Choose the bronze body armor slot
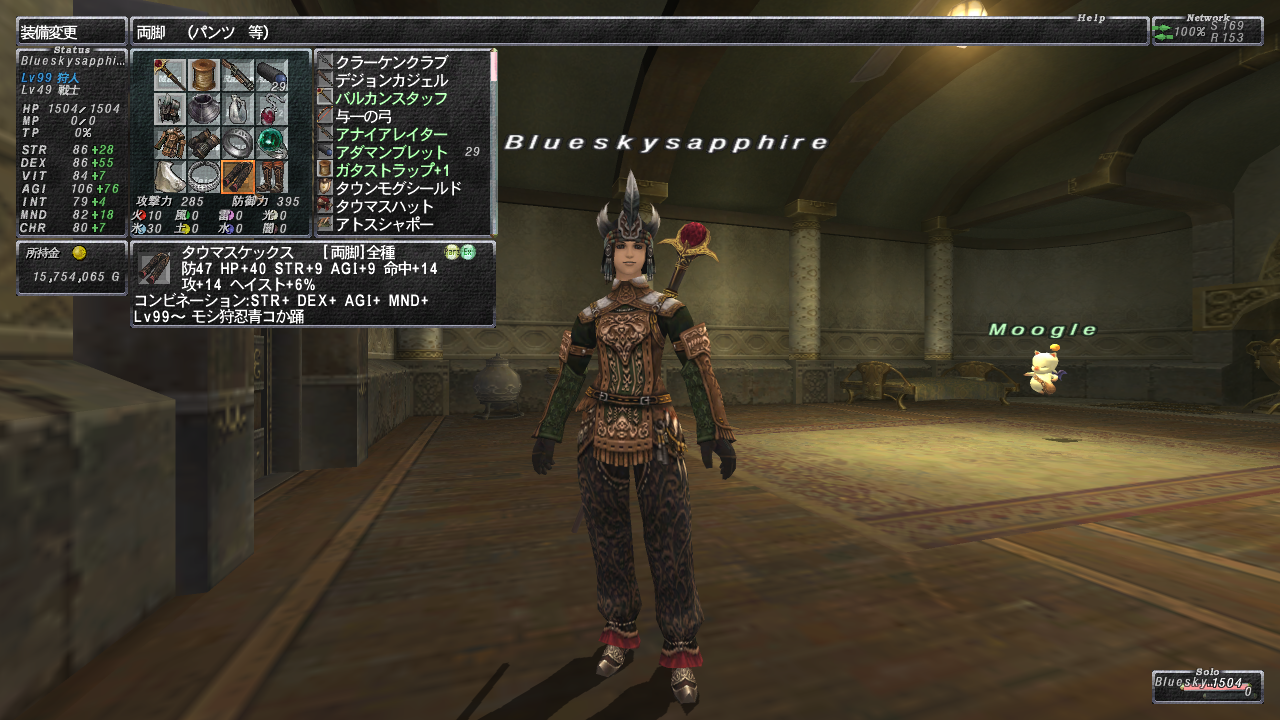 pos(170,143)
